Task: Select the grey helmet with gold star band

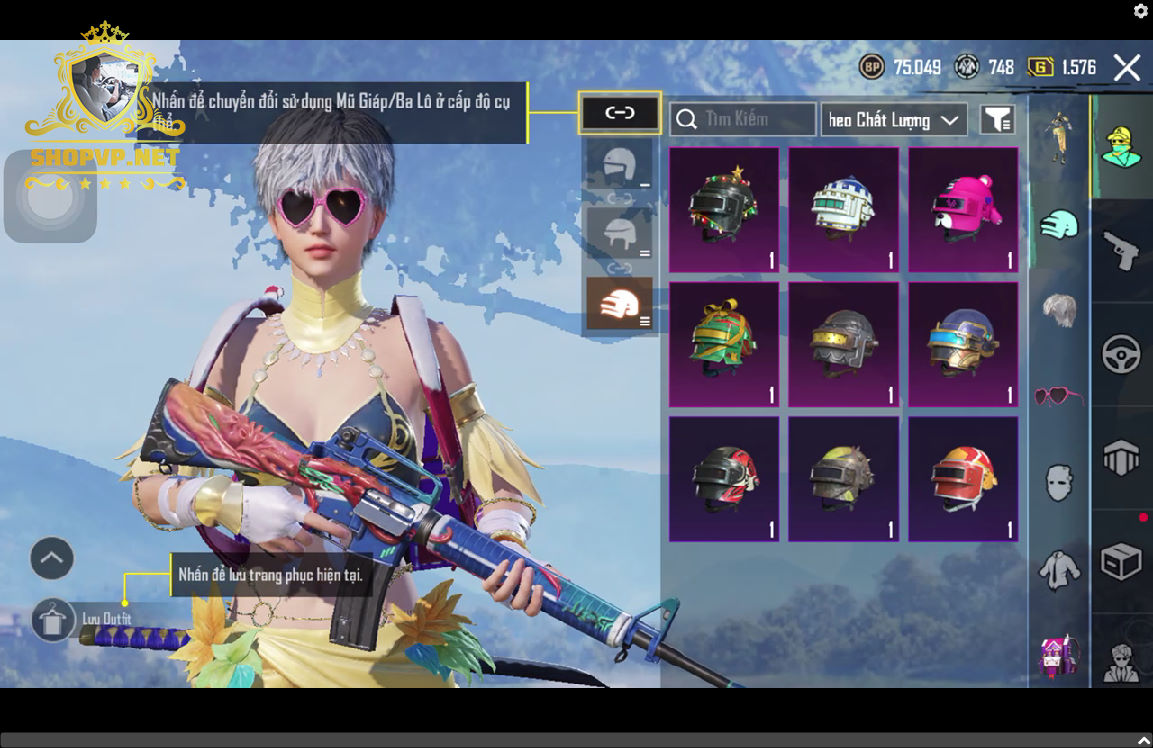Action: tap(844, 344)
